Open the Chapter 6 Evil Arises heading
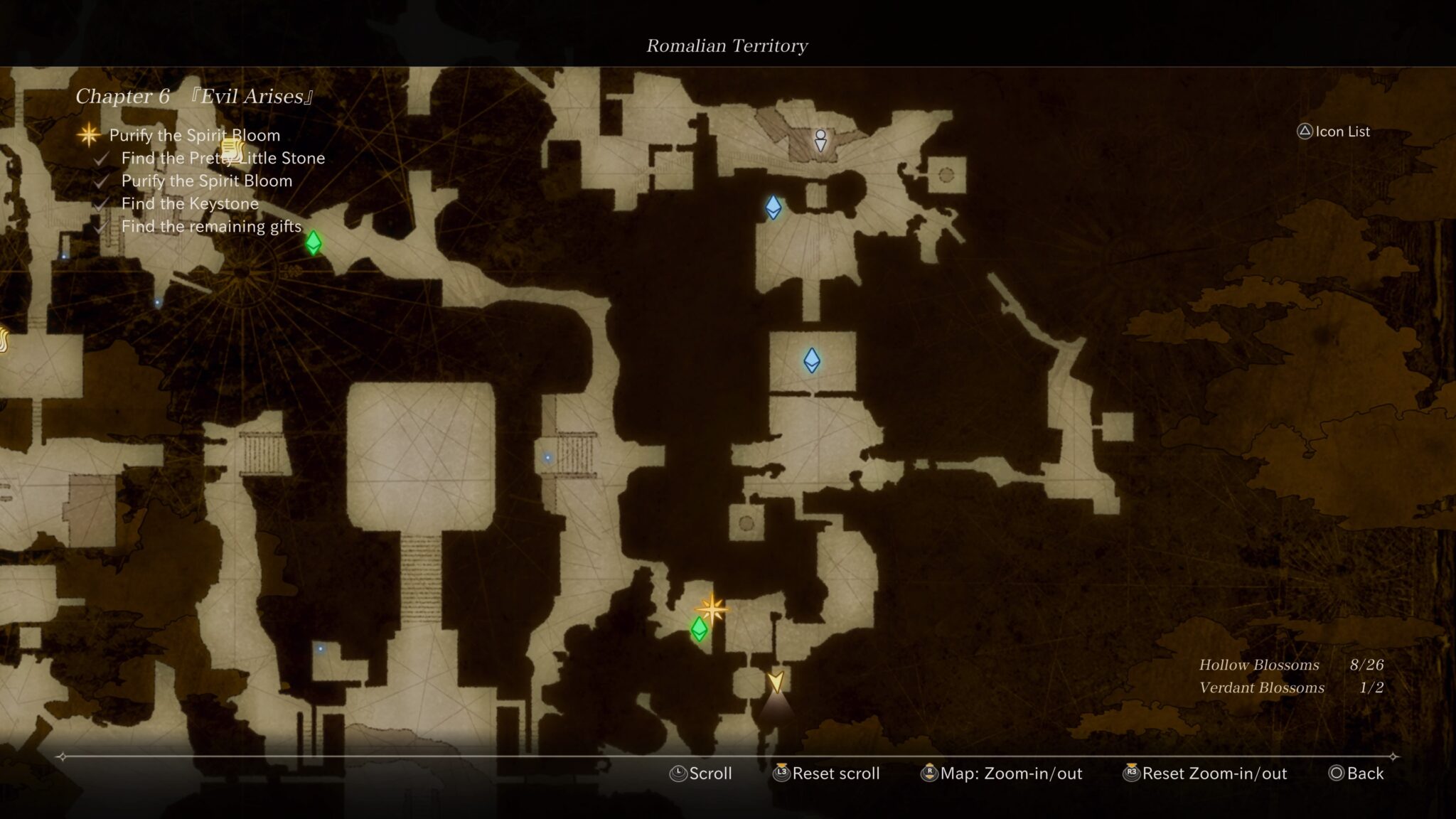 [196, 95]
